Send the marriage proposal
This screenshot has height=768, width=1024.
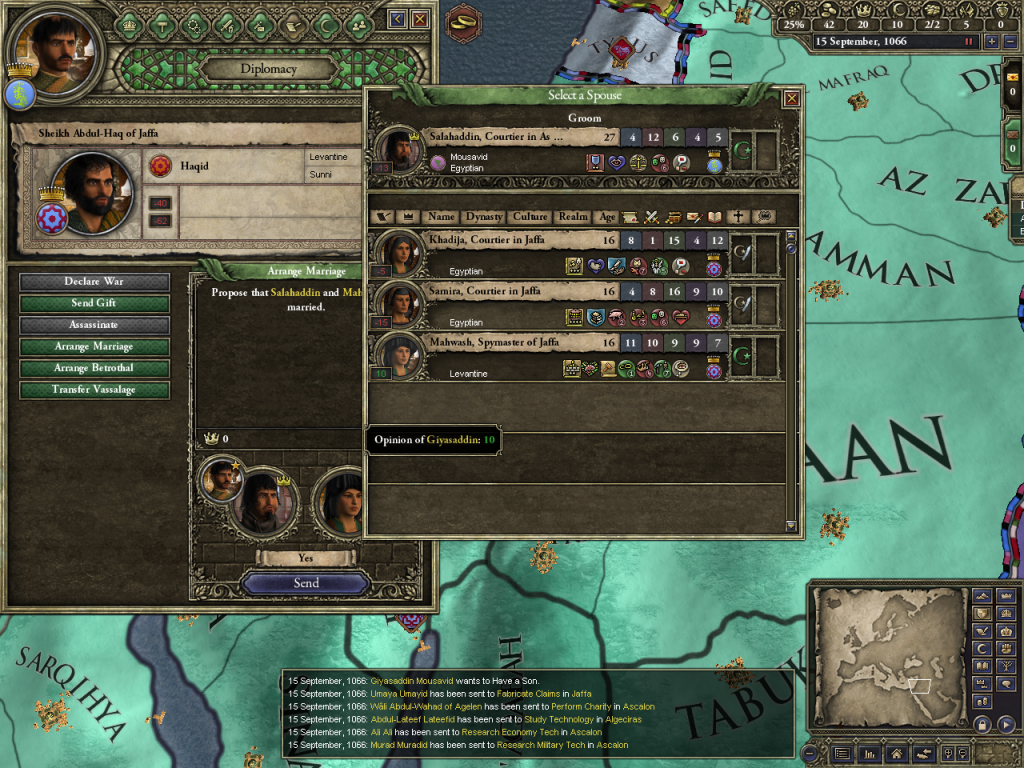(x=306, y=583)
